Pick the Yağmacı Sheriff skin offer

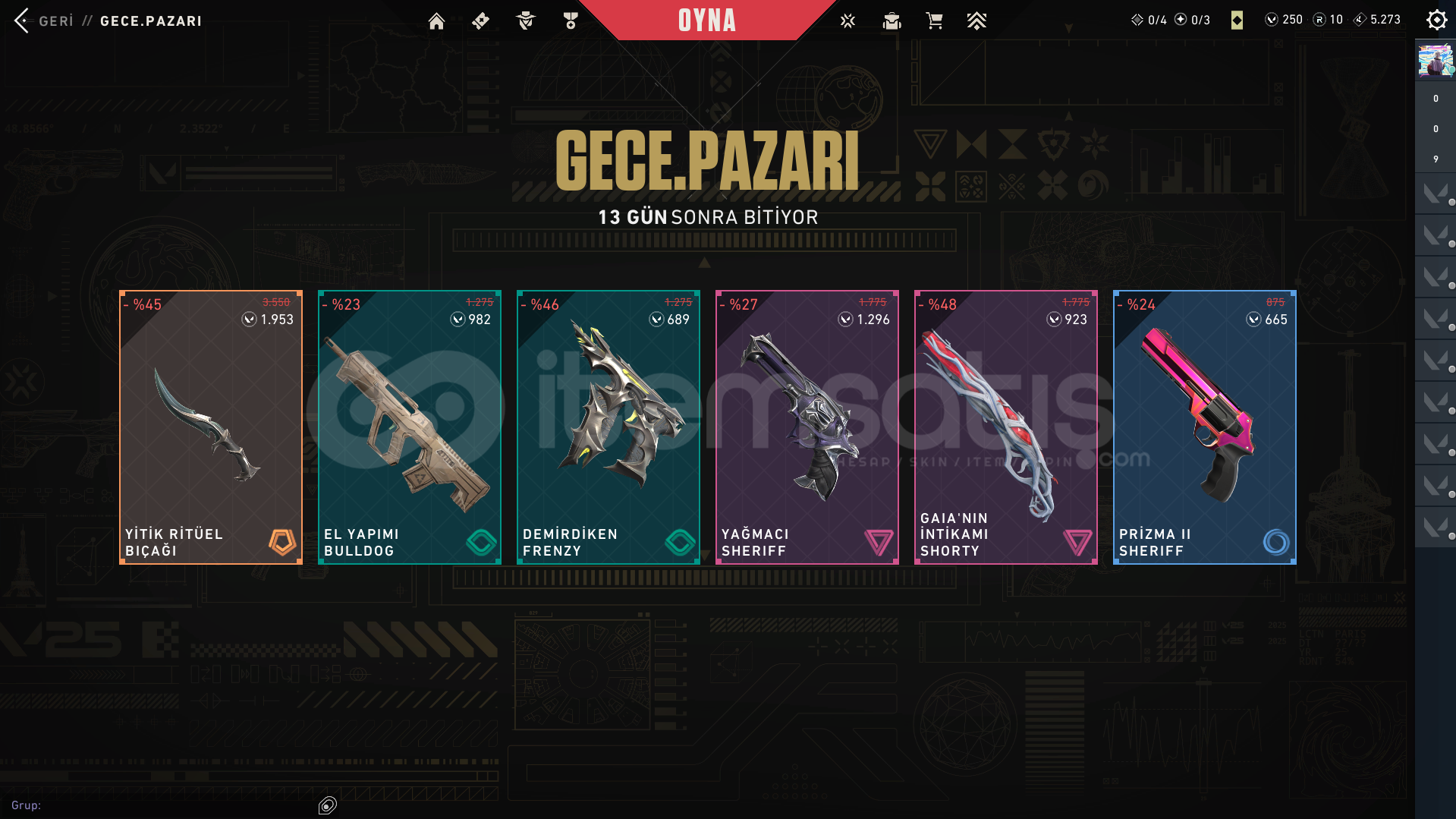pos(807,427)
